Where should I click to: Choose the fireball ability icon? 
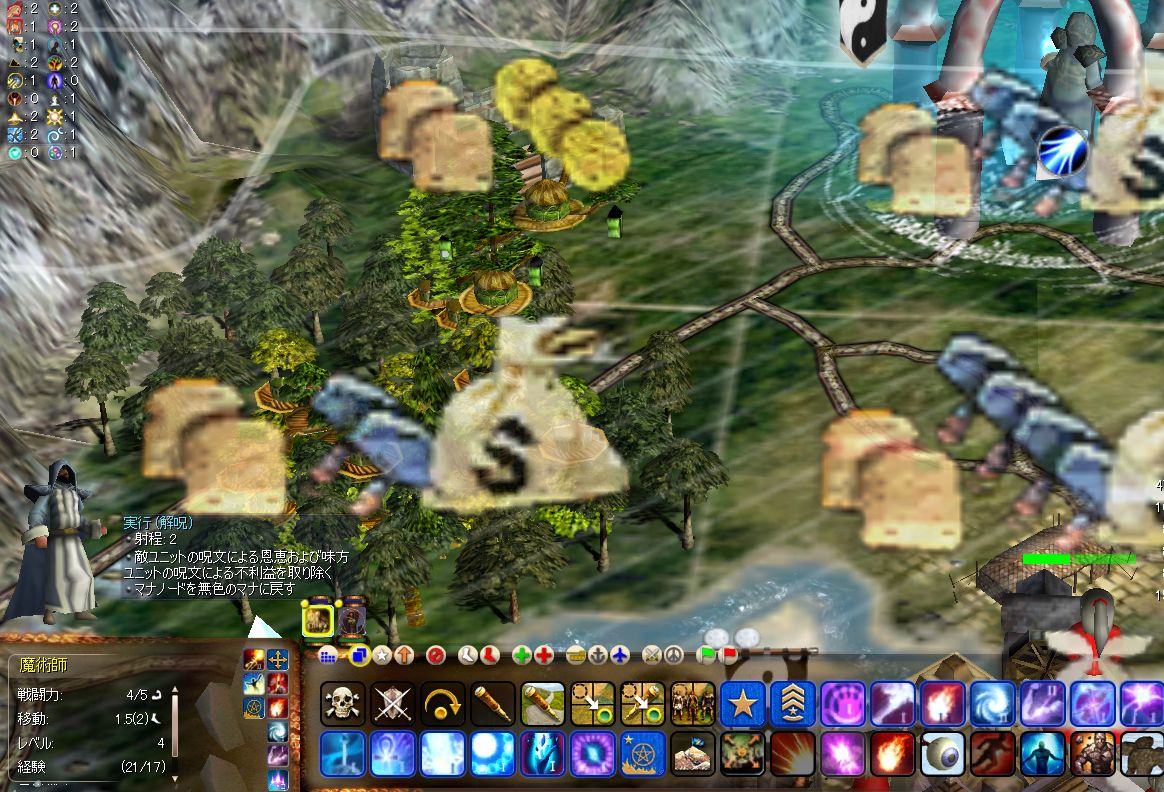893,754
